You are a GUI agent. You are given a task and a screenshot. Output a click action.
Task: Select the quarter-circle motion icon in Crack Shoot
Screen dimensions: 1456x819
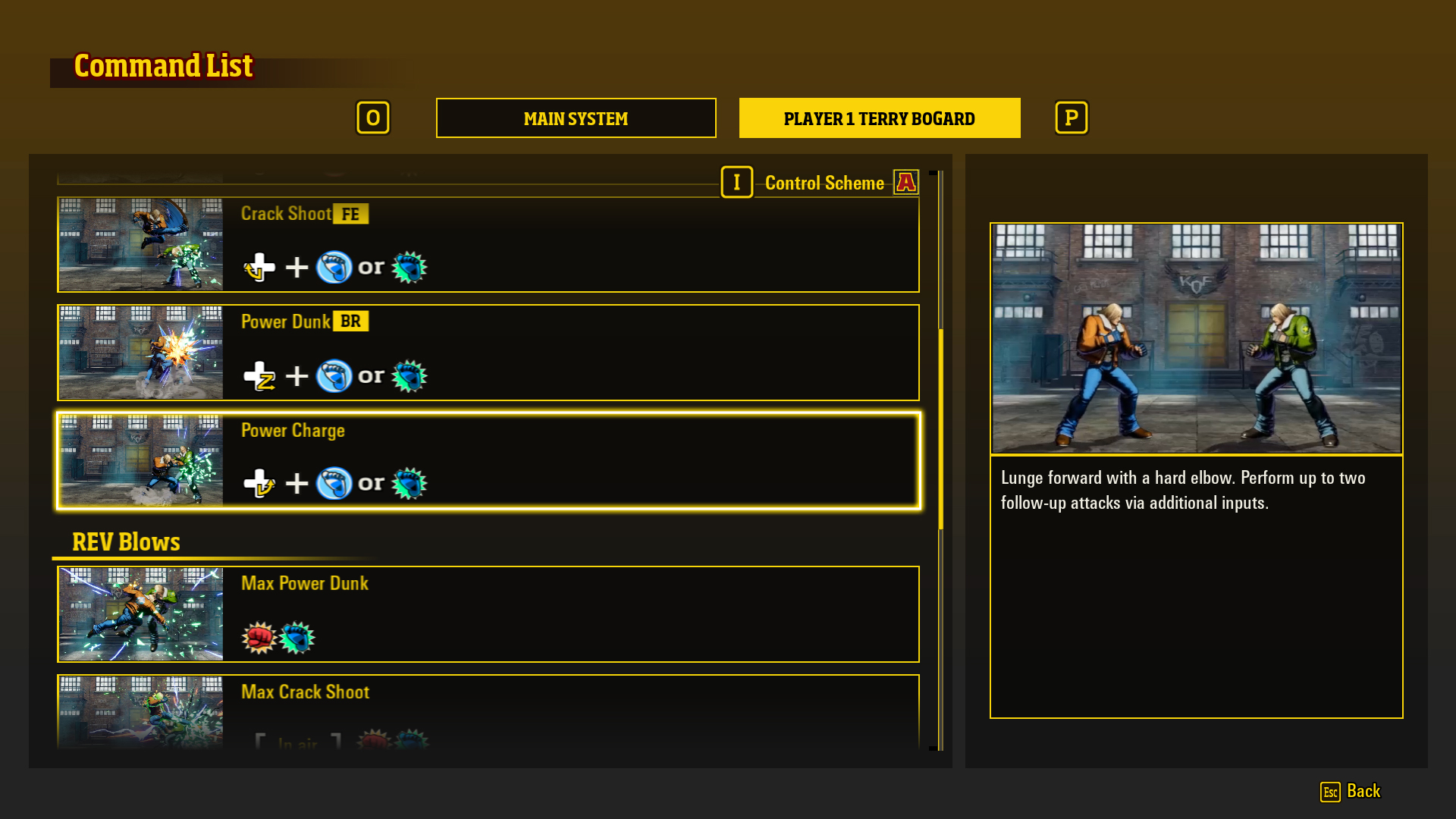pyautogui.click(x=261, y=267)
